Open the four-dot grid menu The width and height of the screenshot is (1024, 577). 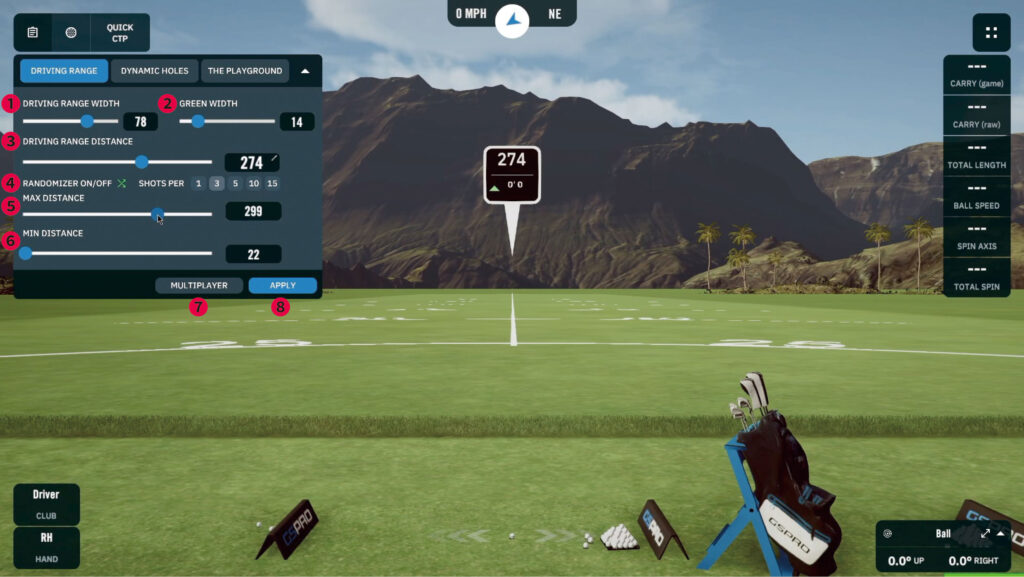pyautogui.click(x=991, y=32)
